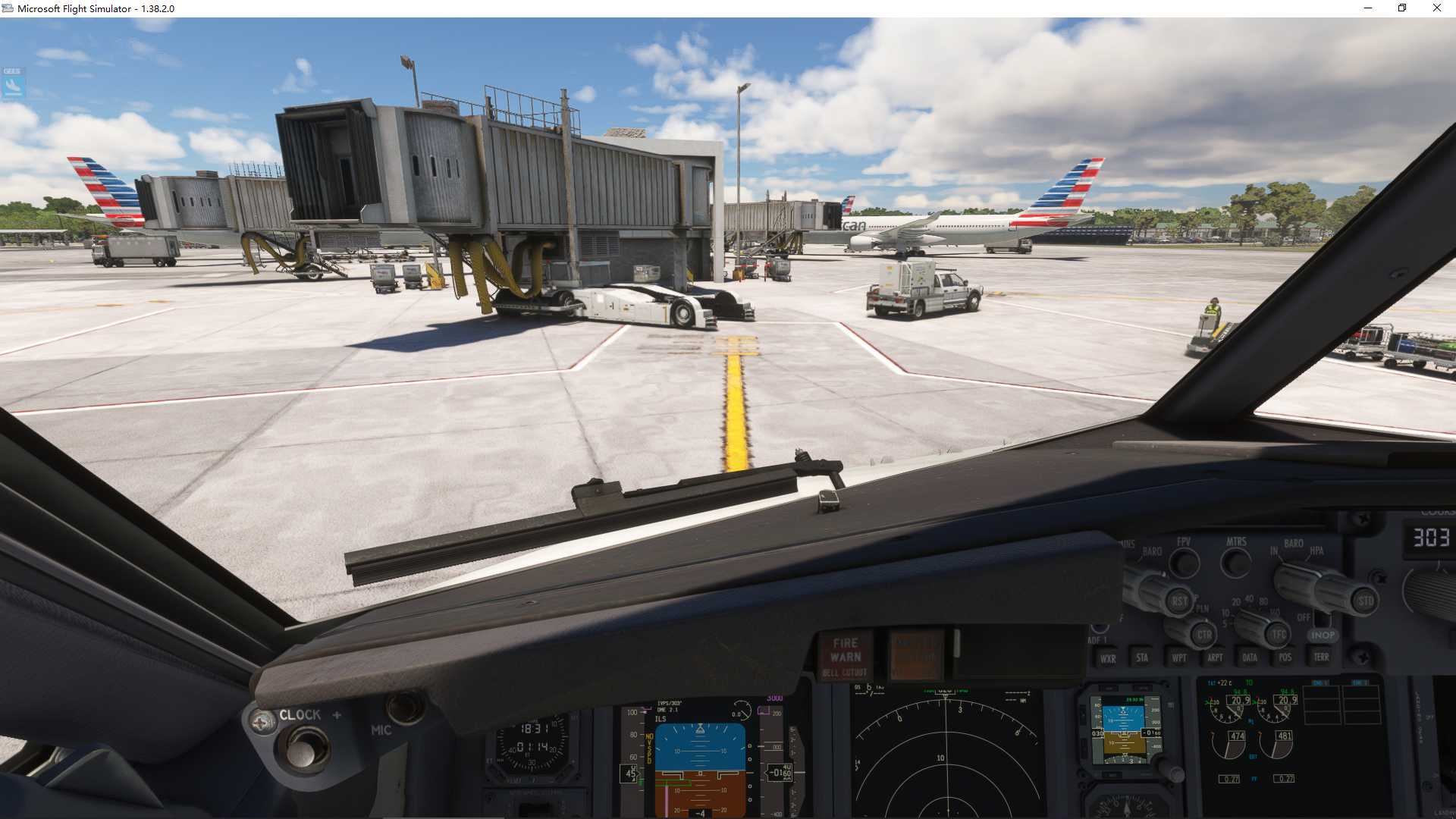Silence the FIRE WARN bell cutout light
Image resolution: width=1456 pixels, height=819 pixels.
pos(845,656)
